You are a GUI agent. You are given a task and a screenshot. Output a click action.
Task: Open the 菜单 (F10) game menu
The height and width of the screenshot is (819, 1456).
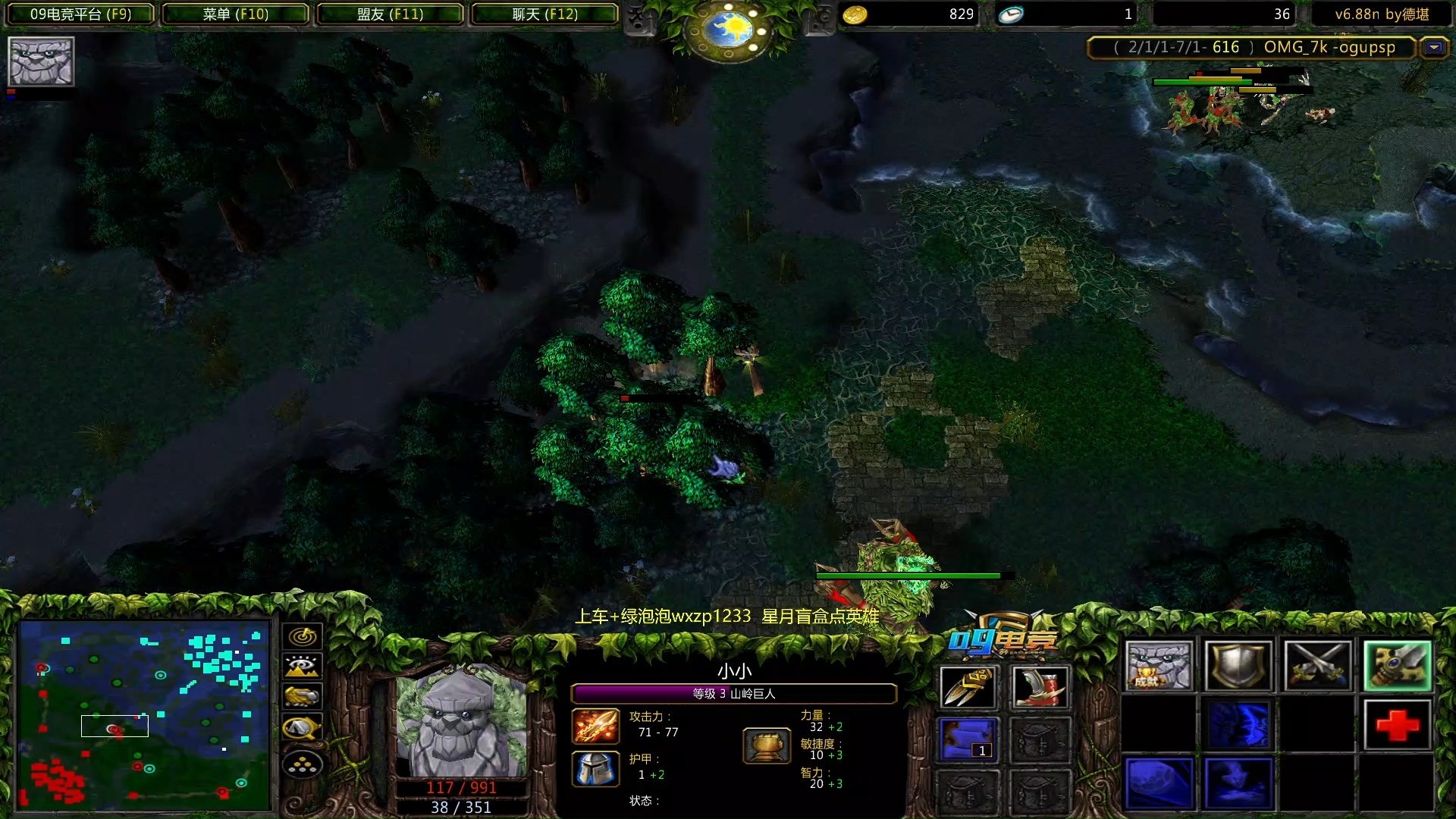235,14
